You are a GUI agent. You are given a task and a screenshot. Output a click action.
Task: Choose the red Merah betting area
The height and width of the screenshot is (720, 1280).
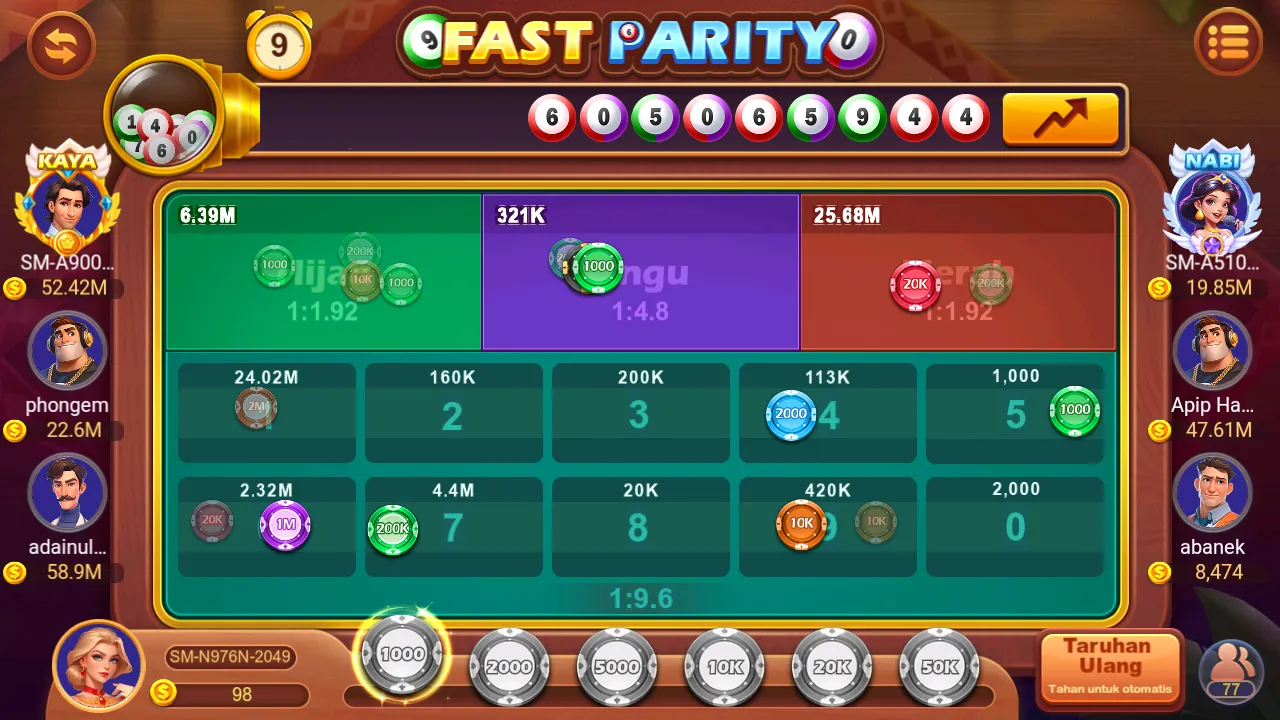(x=958, y=270)
